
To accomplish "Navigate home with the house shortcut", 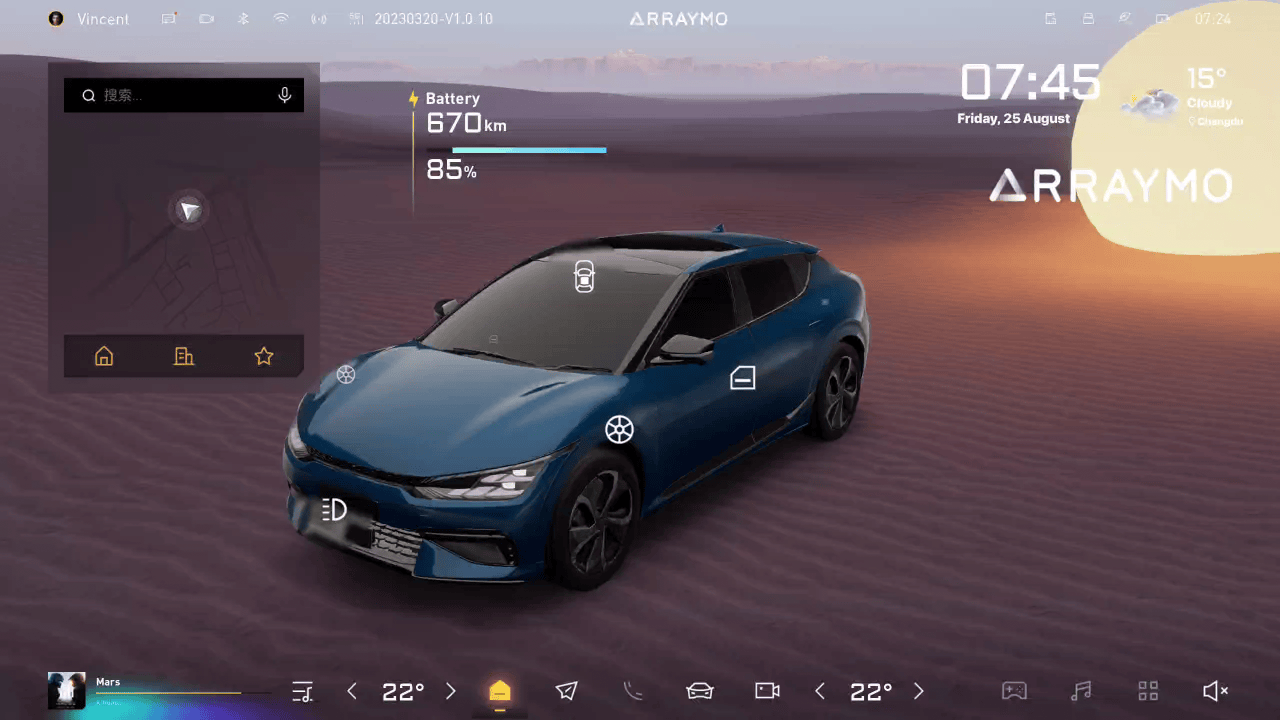I will click(104, 356).
